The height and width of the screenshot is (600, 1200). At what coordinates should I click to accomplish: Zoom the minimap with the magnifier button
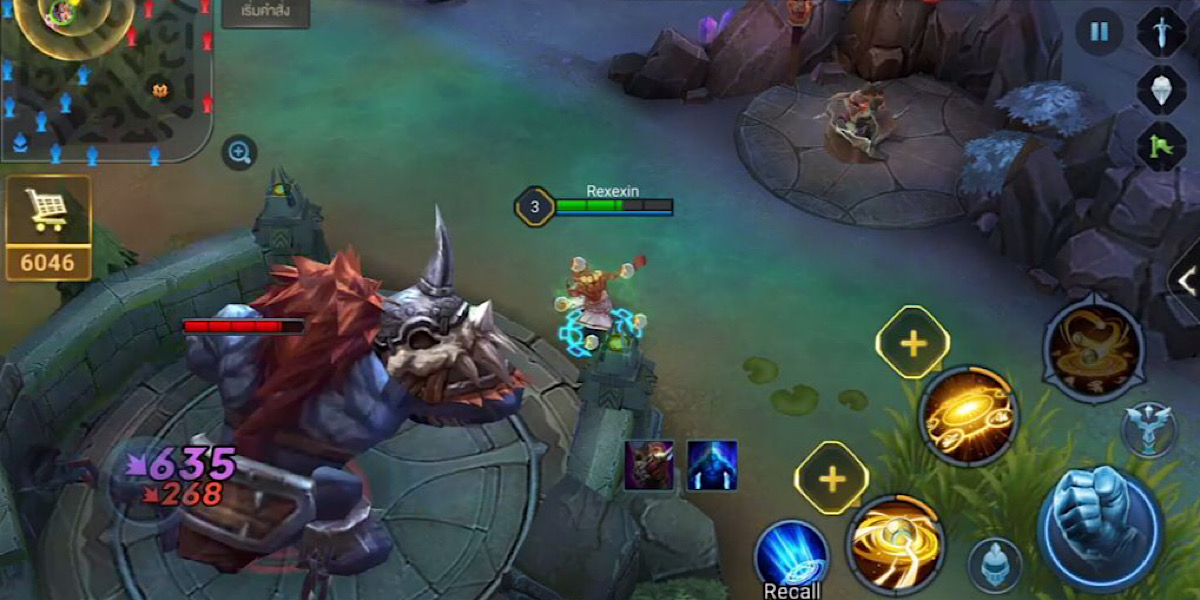(239, 152)
